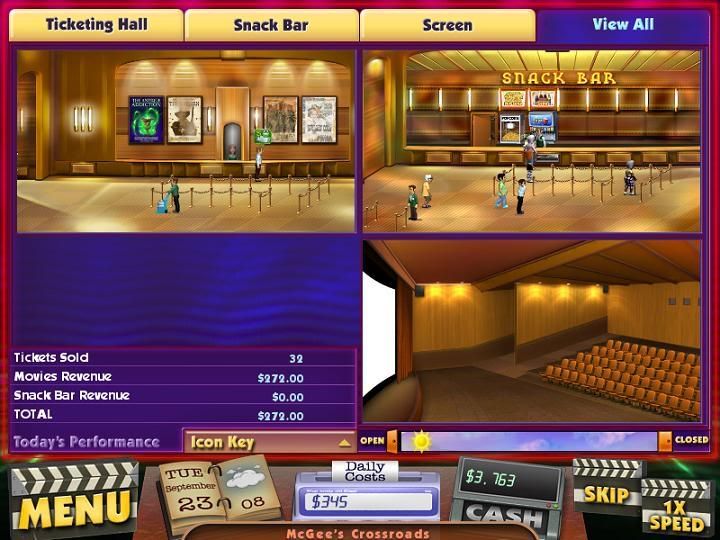Open the Daily Costs panel

366,492
